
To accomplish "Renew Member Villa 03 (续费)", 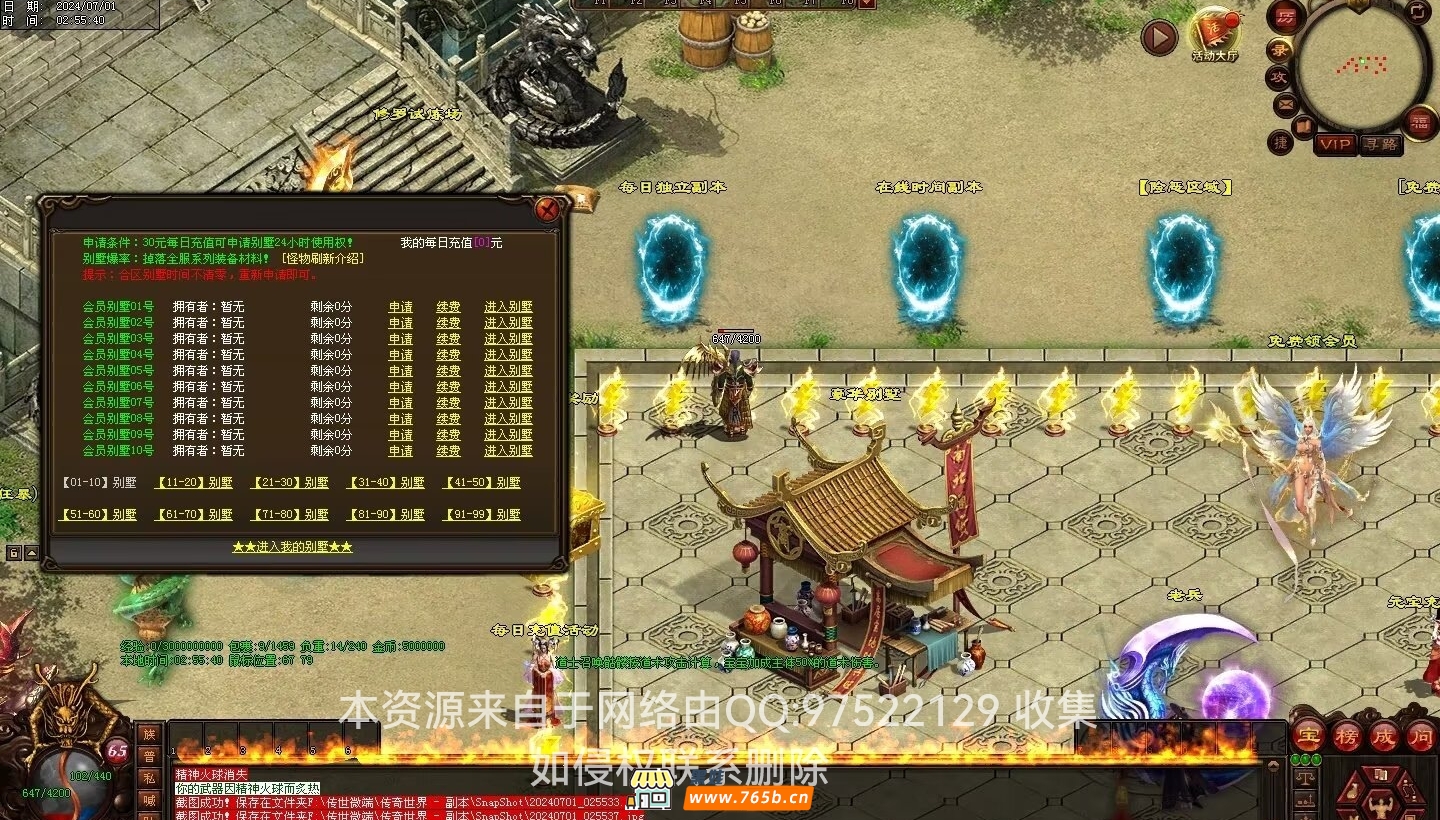I will tap(449, 339).
